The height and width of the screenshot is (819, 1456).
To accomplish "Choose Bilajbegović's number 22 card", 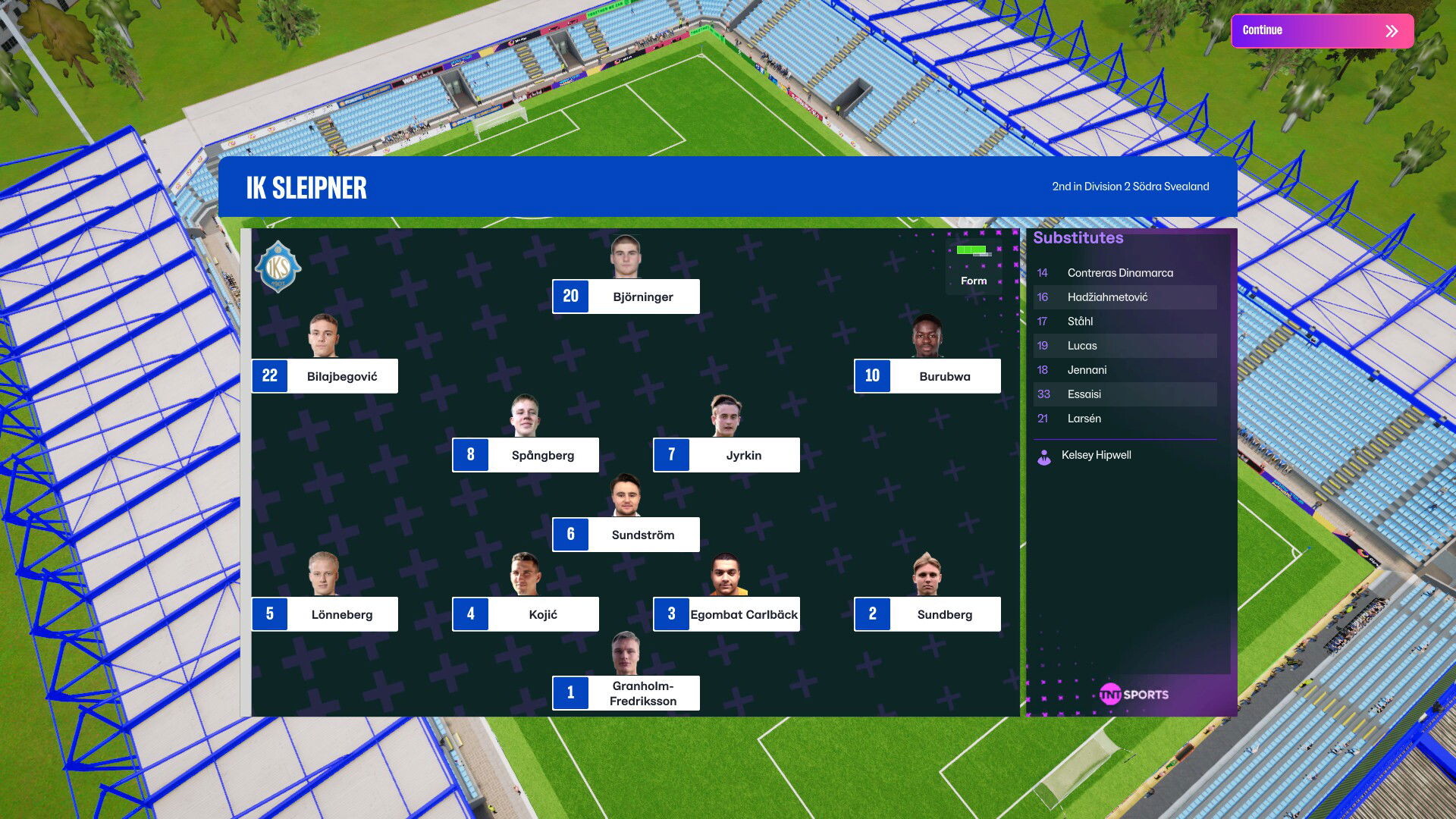I will click(325, 376).
